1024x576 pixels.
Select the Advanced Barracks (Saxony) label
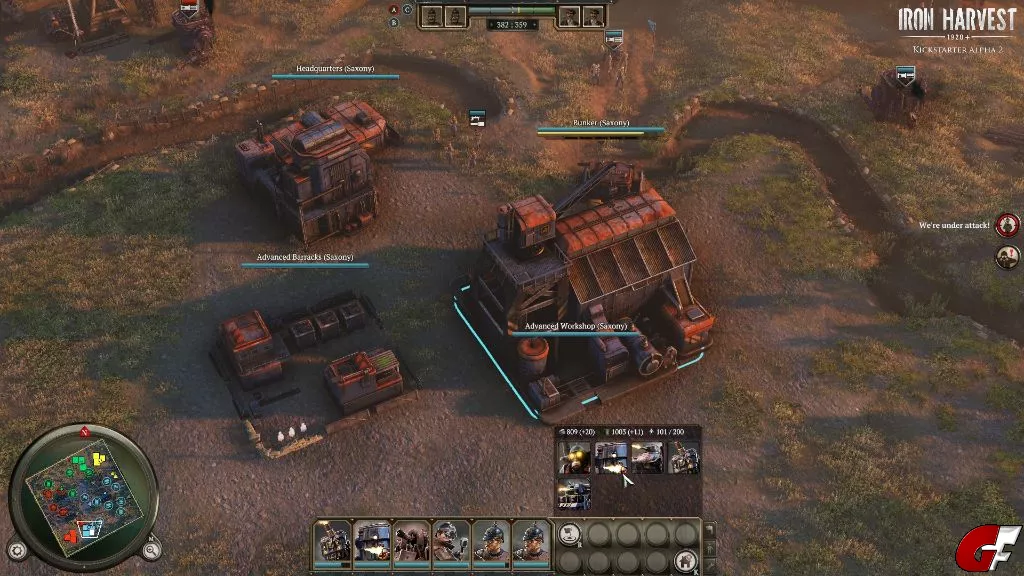point(304,257)
